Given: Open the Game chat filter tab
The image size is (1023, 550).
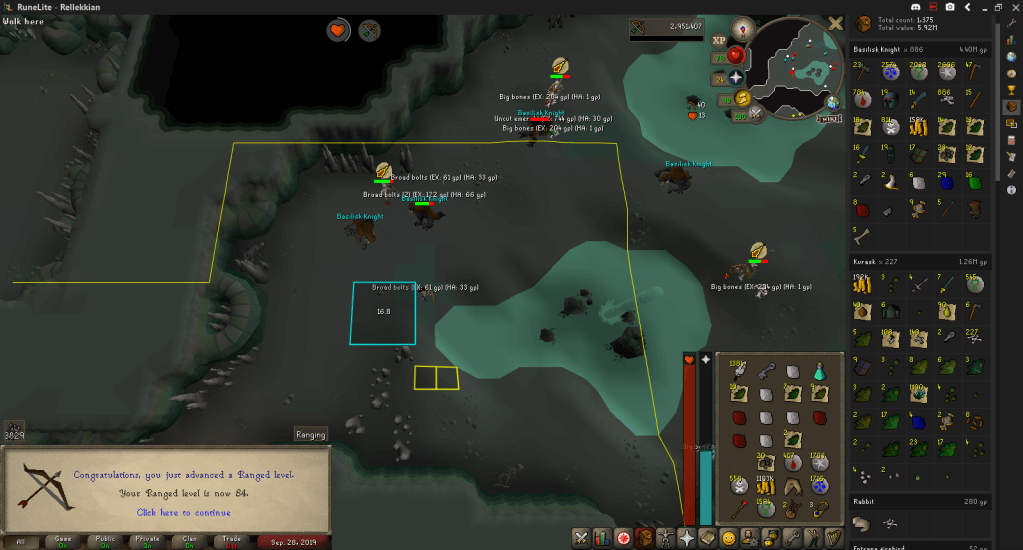Looking at the screenshot, I should (x=63, y=541).
